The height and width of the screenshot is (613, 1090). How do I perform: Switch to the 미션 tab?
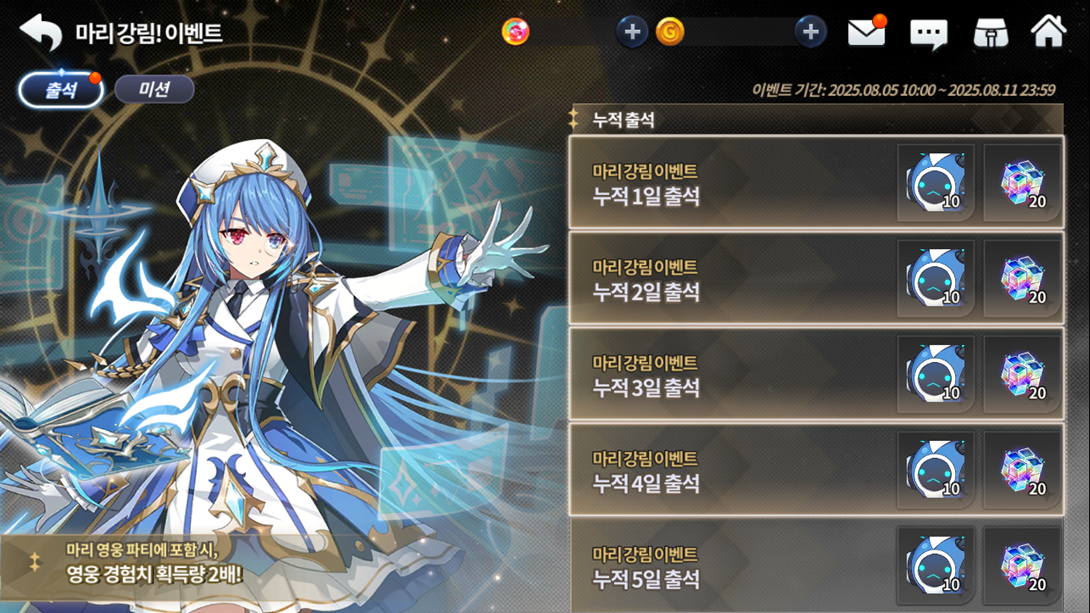coord(154,90)
